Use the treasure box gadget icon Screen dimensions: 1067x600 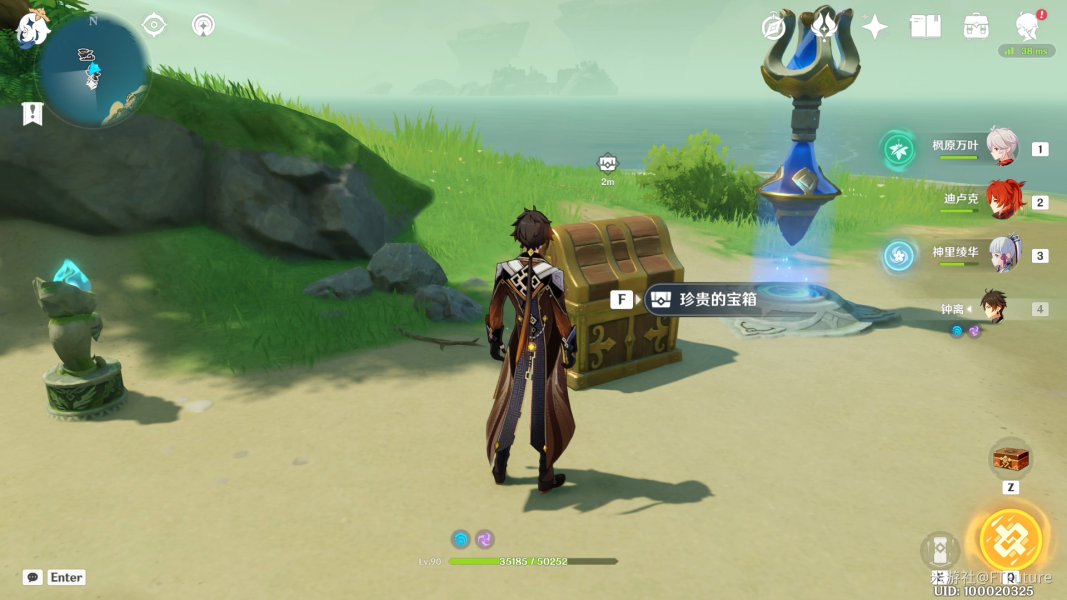1010,460
